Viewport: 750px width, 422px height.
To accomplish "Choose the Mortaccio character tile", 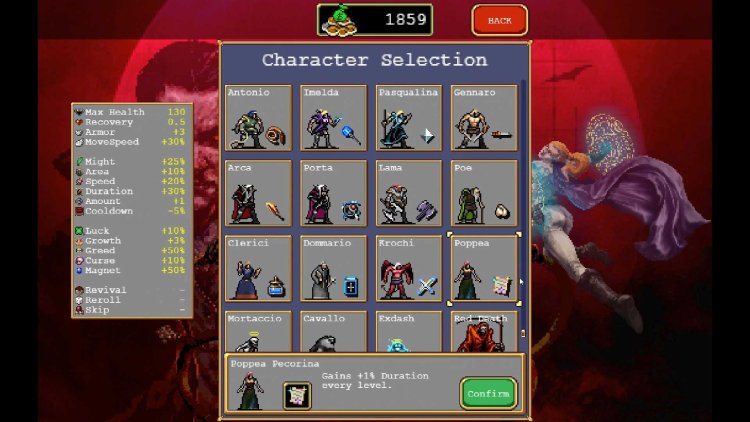I will click(259, 332).
